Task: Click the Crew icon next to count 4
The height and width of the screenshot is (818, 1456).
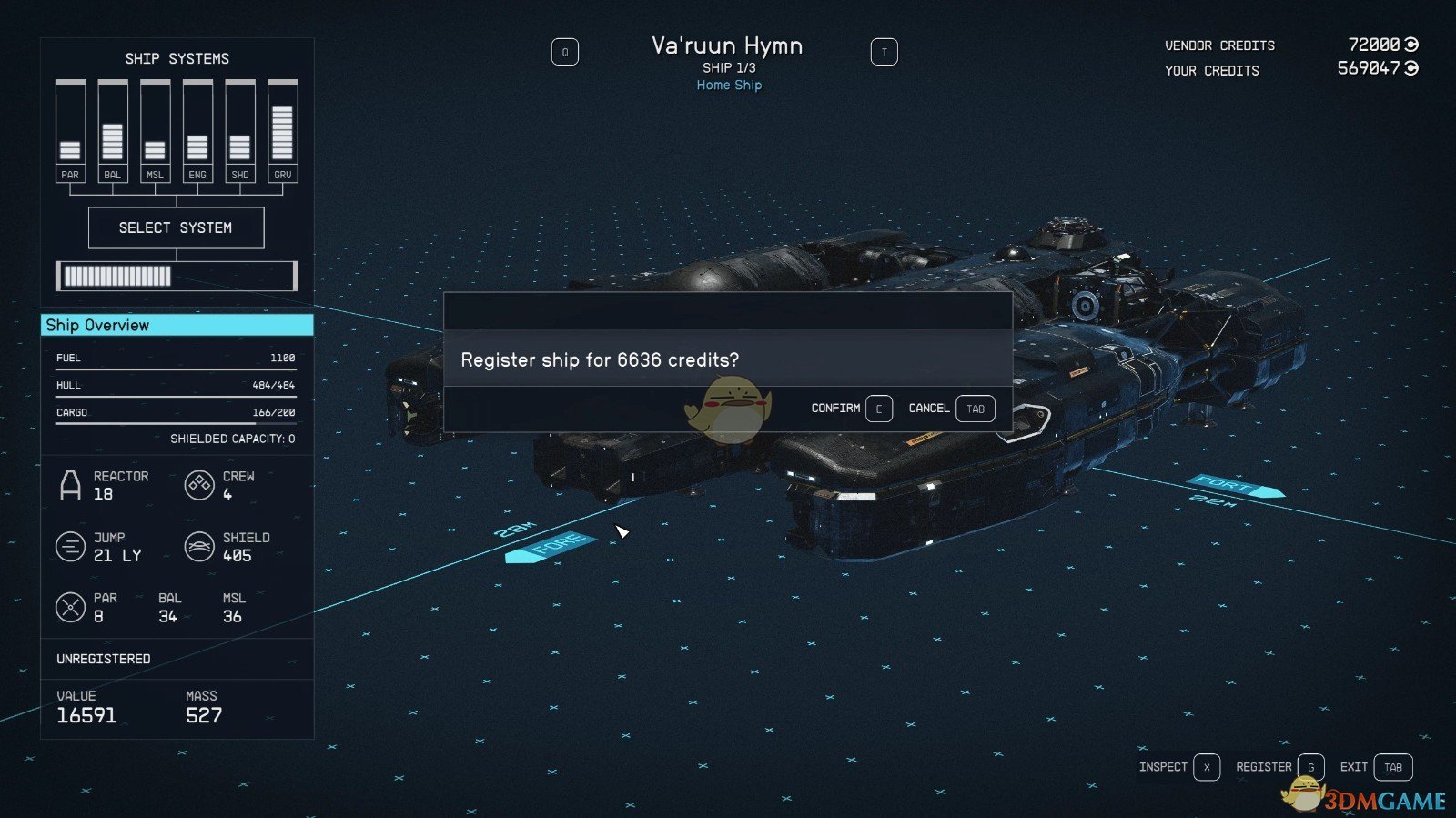Action: click(x=199, y=485)
